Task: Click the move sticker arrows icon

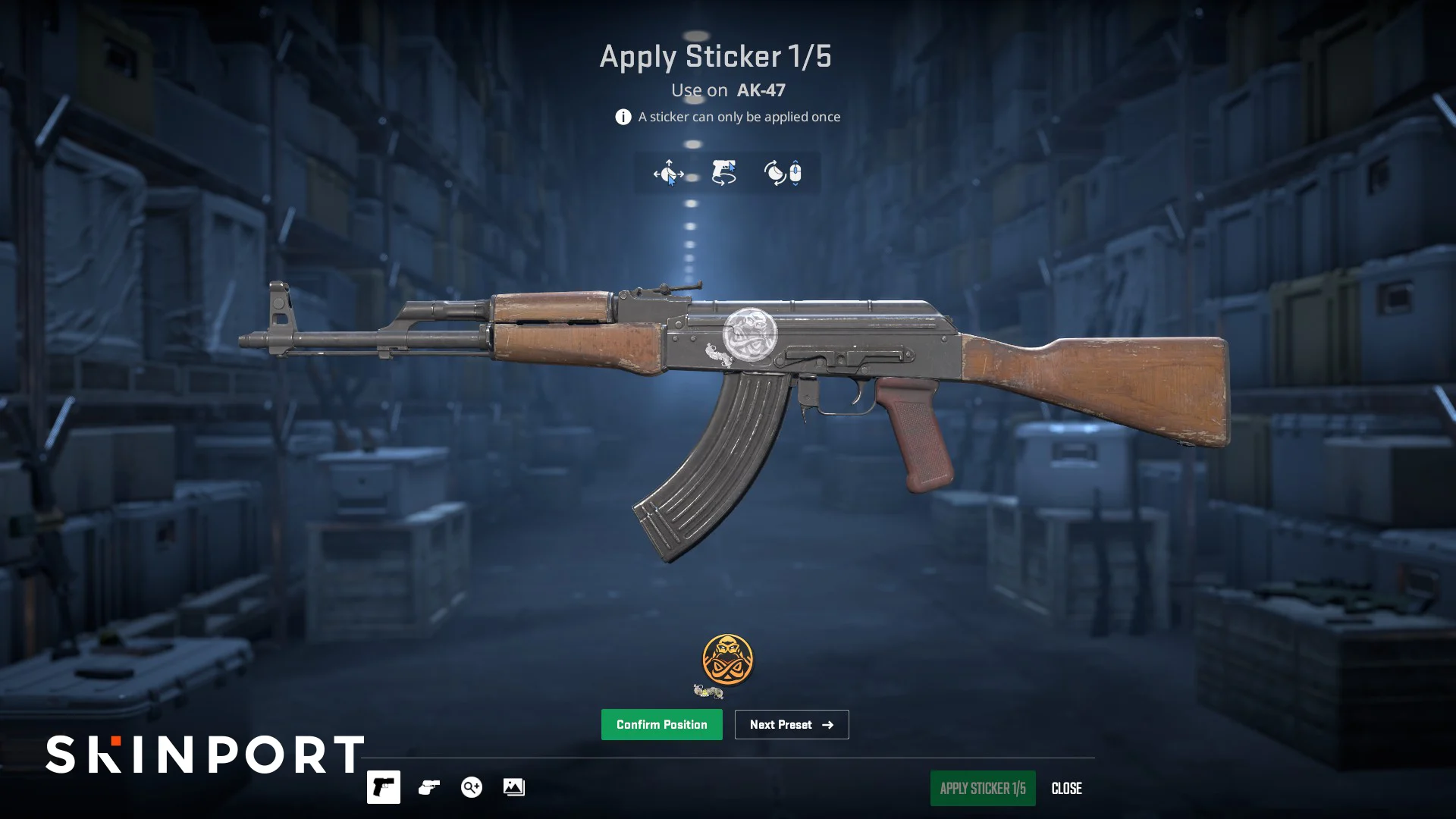Action: tap(668, 173)
